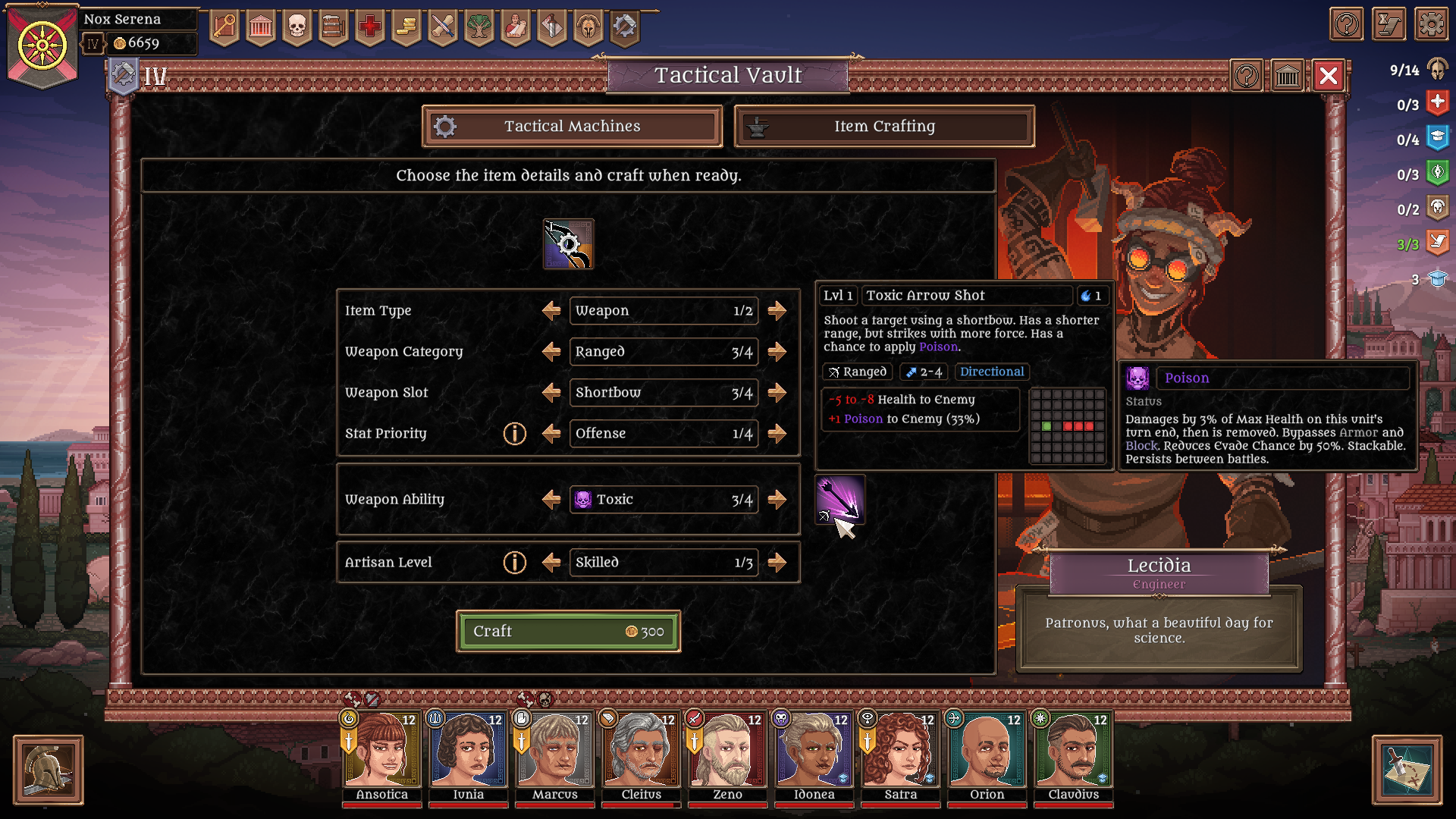Open the game settings gear

1431,25
